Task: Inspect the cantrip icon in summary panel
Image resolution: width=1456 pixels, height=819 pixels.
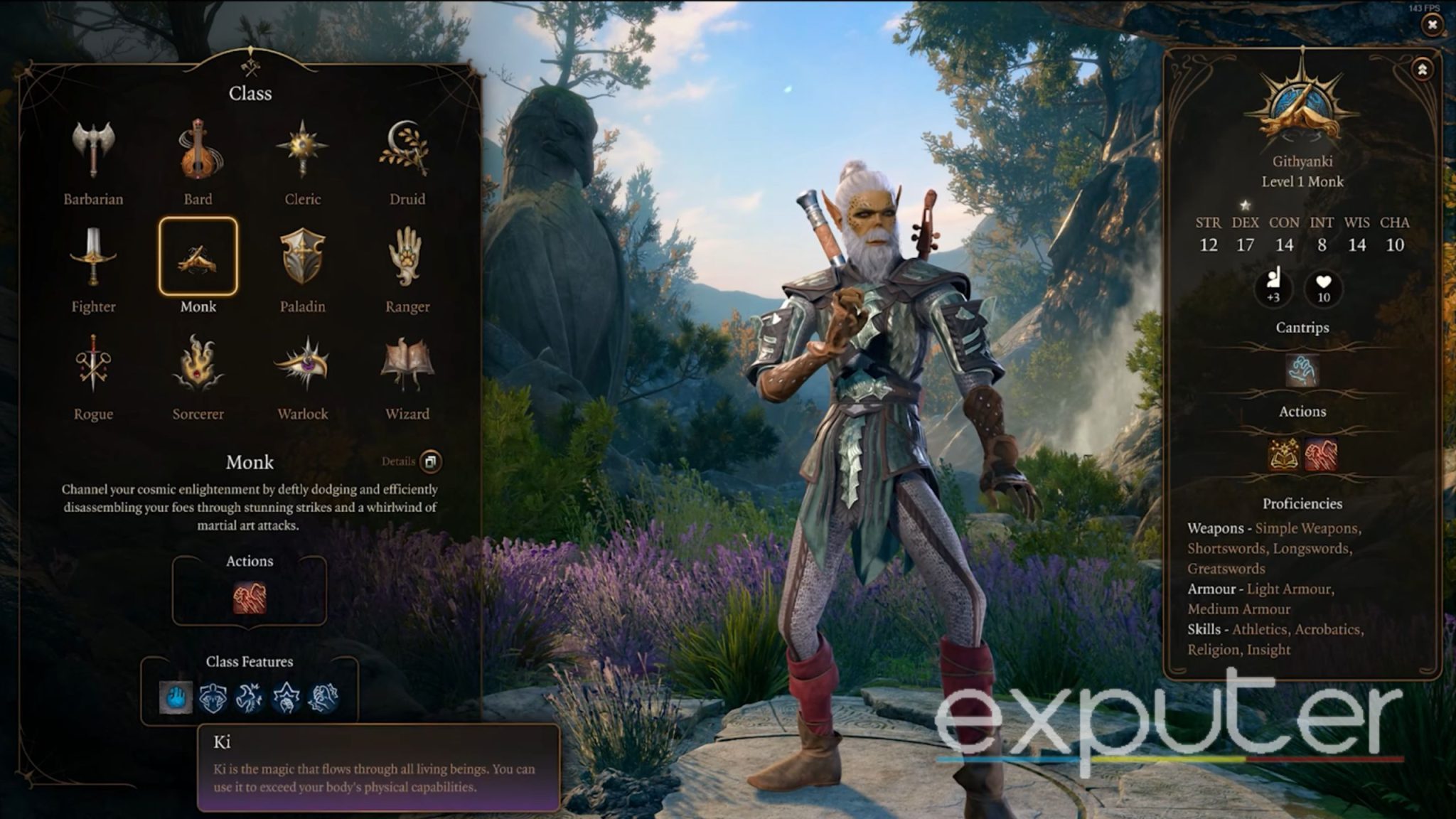Action: [x=1302, y=370]
